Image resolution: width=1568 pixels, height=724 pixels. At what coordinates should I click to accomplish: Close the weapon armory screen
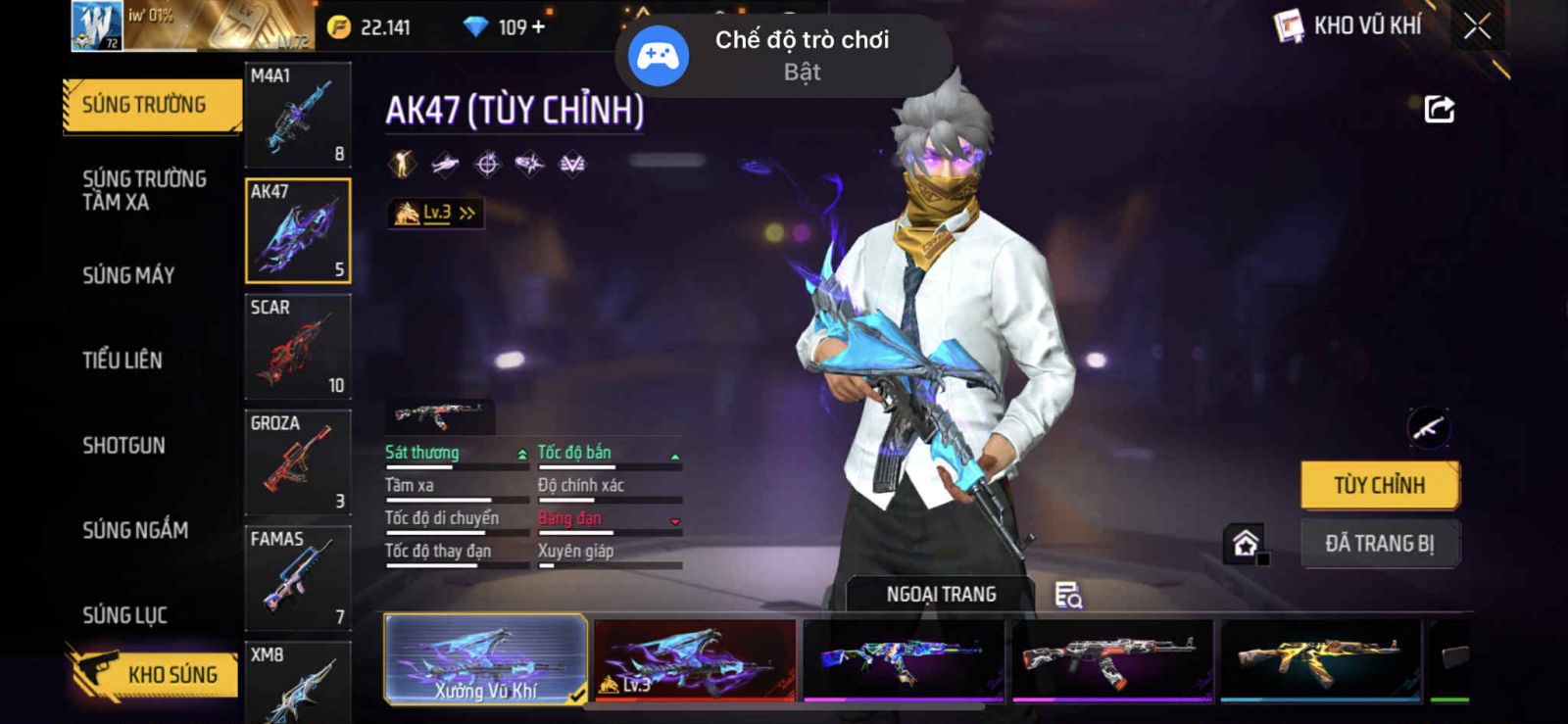1477,27
